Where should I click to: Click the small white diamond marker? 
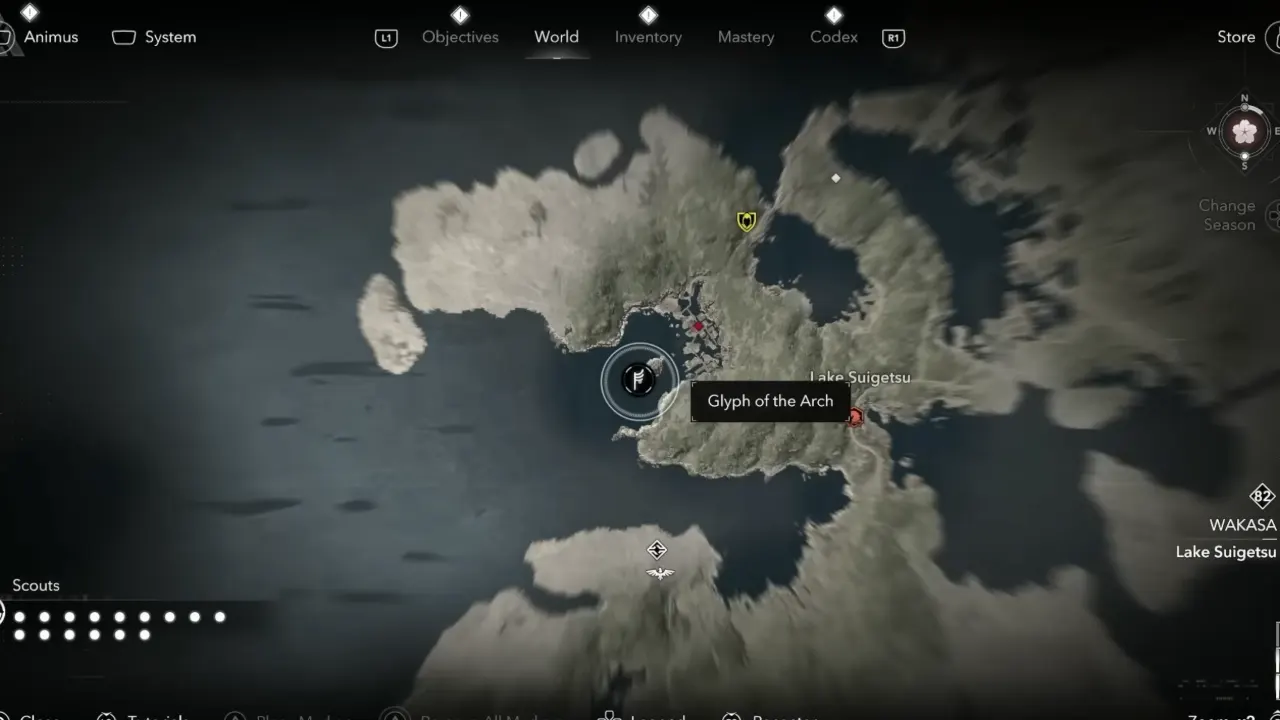[836, 178]
